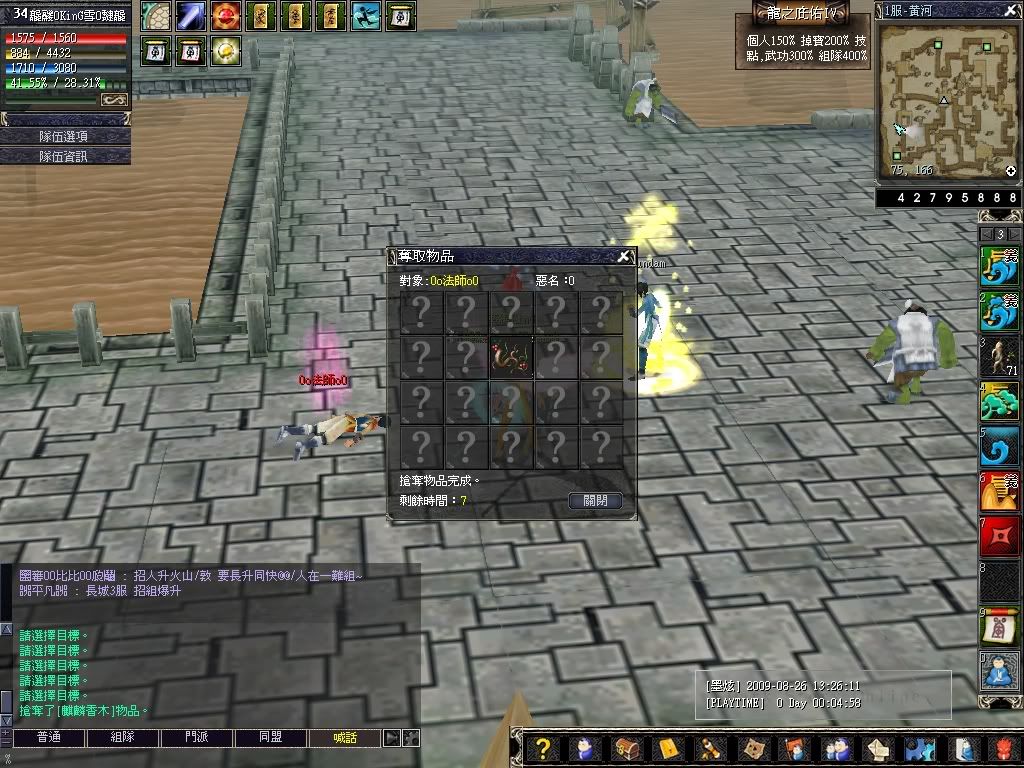This screenshot has height=768, width=1024.
Task: Close the loot window with 關閉 button
Action: pos(595,500)
